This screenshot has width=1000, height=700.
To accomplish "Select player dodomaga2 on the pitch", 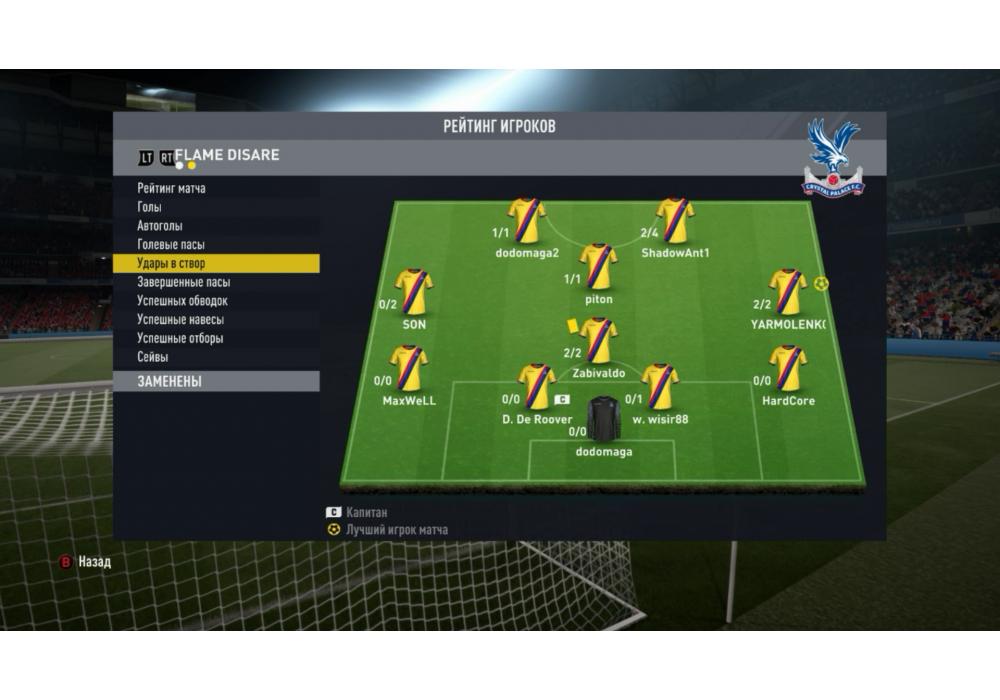I will pos(527,220).
